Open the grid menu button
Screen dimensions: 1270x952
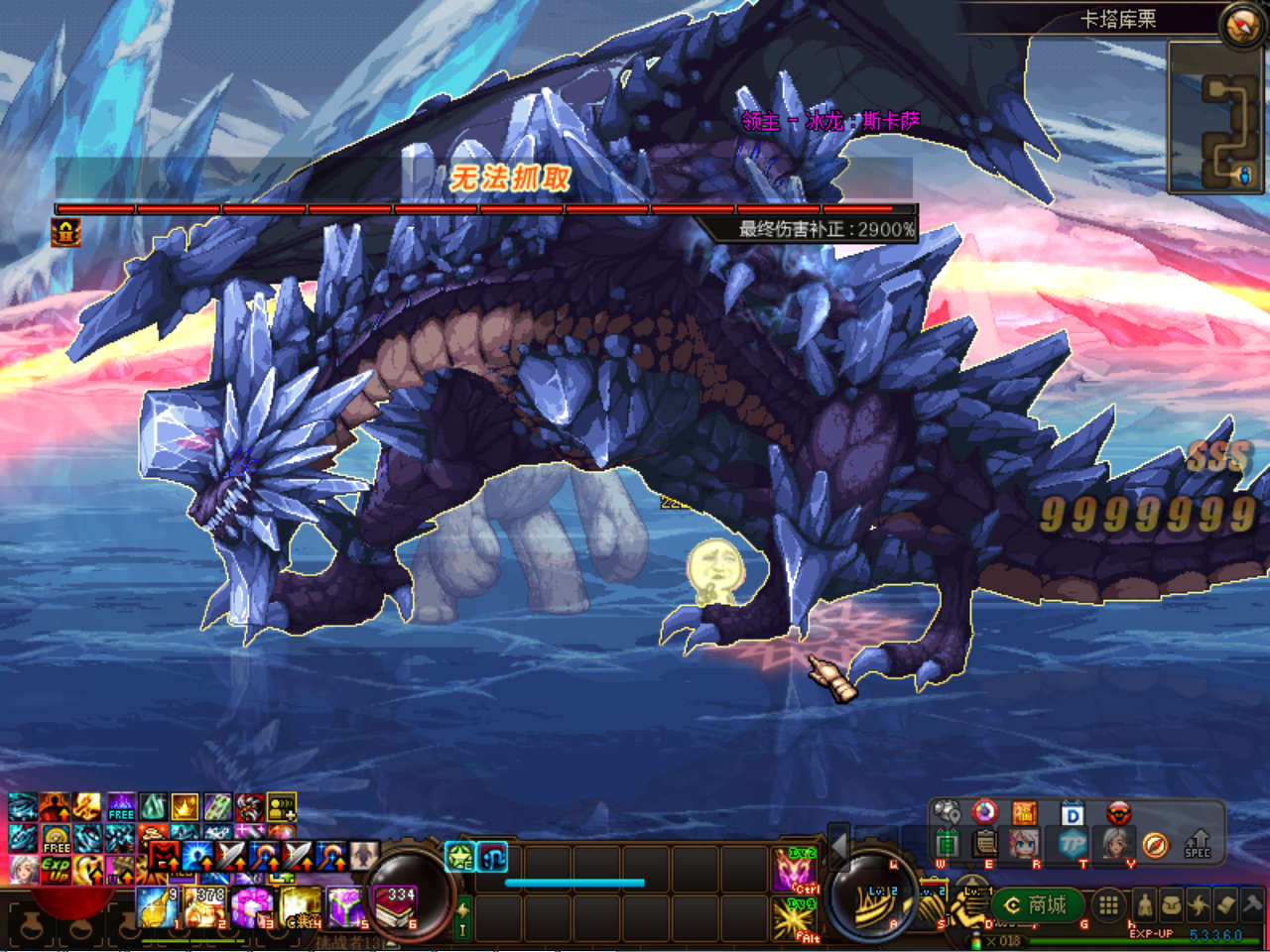pyautogui.click(x=1108, y=905)
